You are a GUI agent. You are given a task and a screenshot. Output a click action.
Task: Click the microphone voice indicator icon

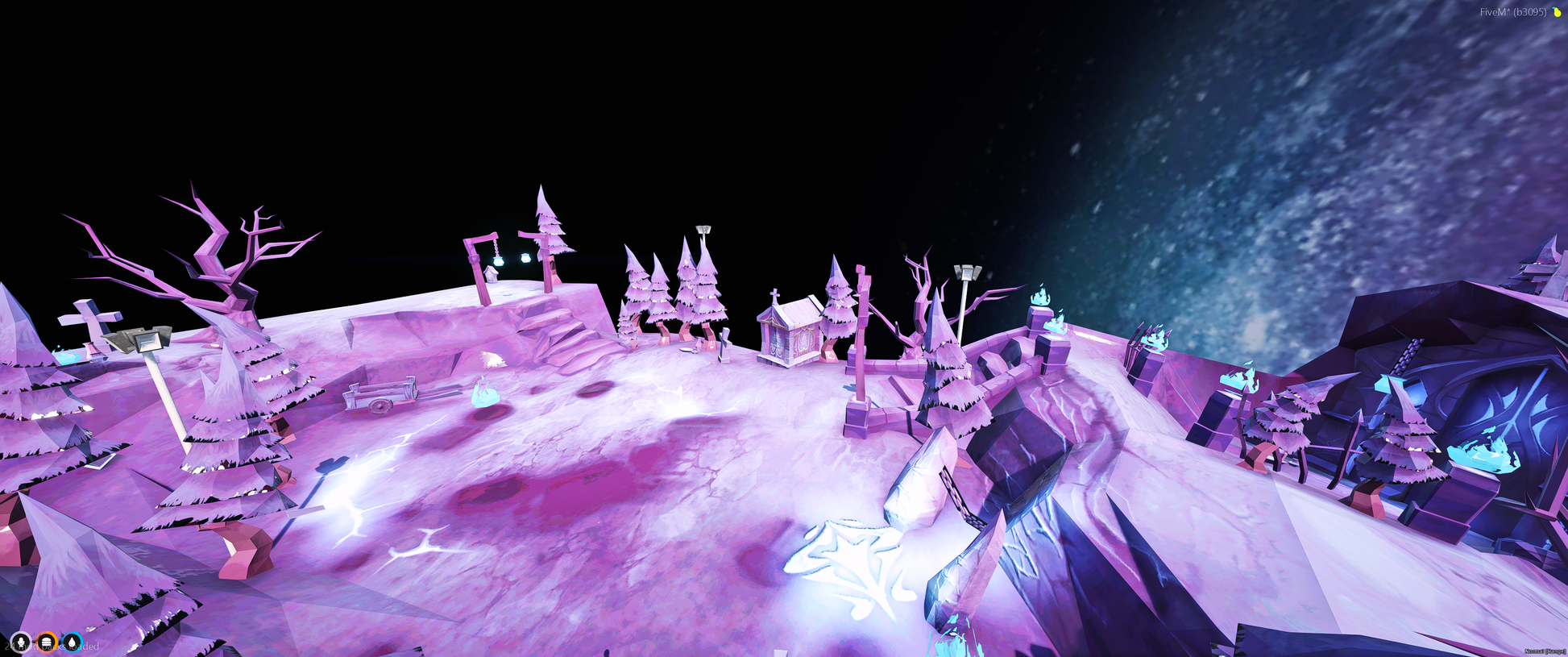[21, 642]
